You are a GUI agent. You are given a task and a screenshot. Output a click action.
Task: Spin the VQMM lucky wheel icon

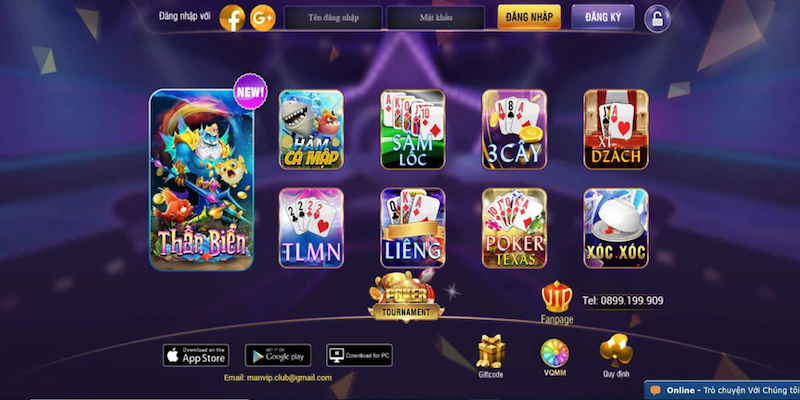(x=553, y=352)
